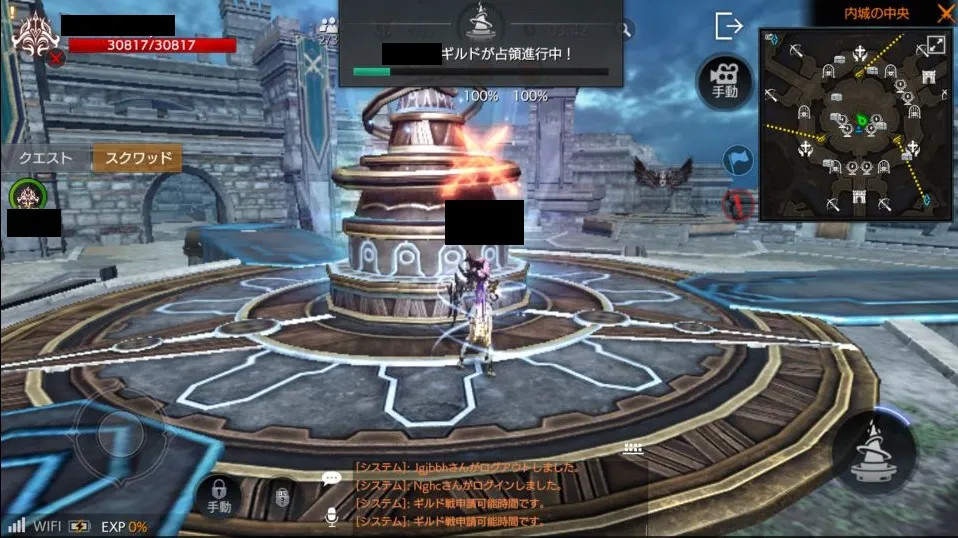Switch to the クエスト tab
The height and width of the screenshot is (538, 958).
pos(46,158)
